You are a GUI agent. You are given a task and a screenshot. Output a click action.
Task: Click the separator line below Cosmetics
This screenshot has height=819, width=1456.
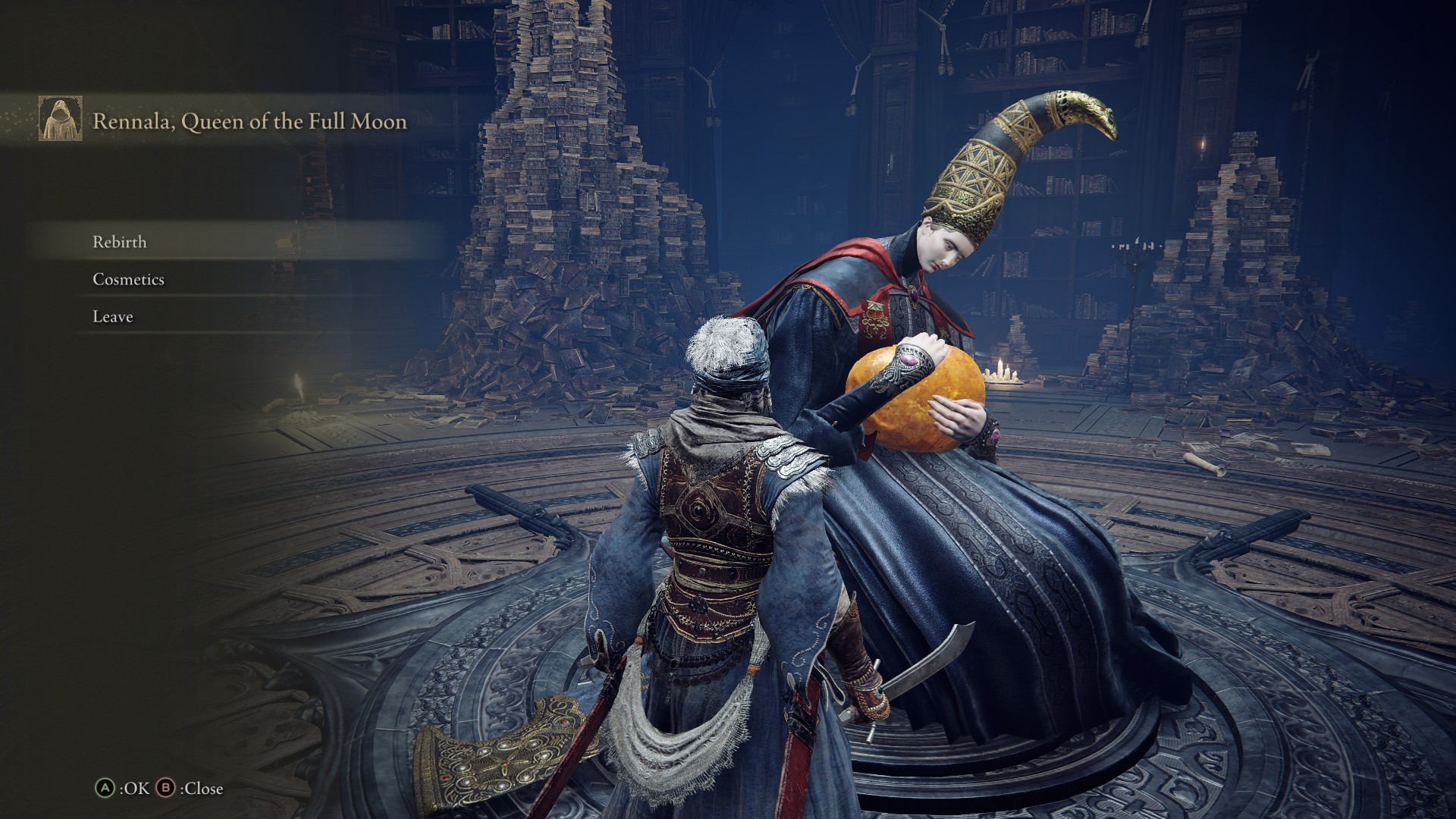[x=227, y=296]
